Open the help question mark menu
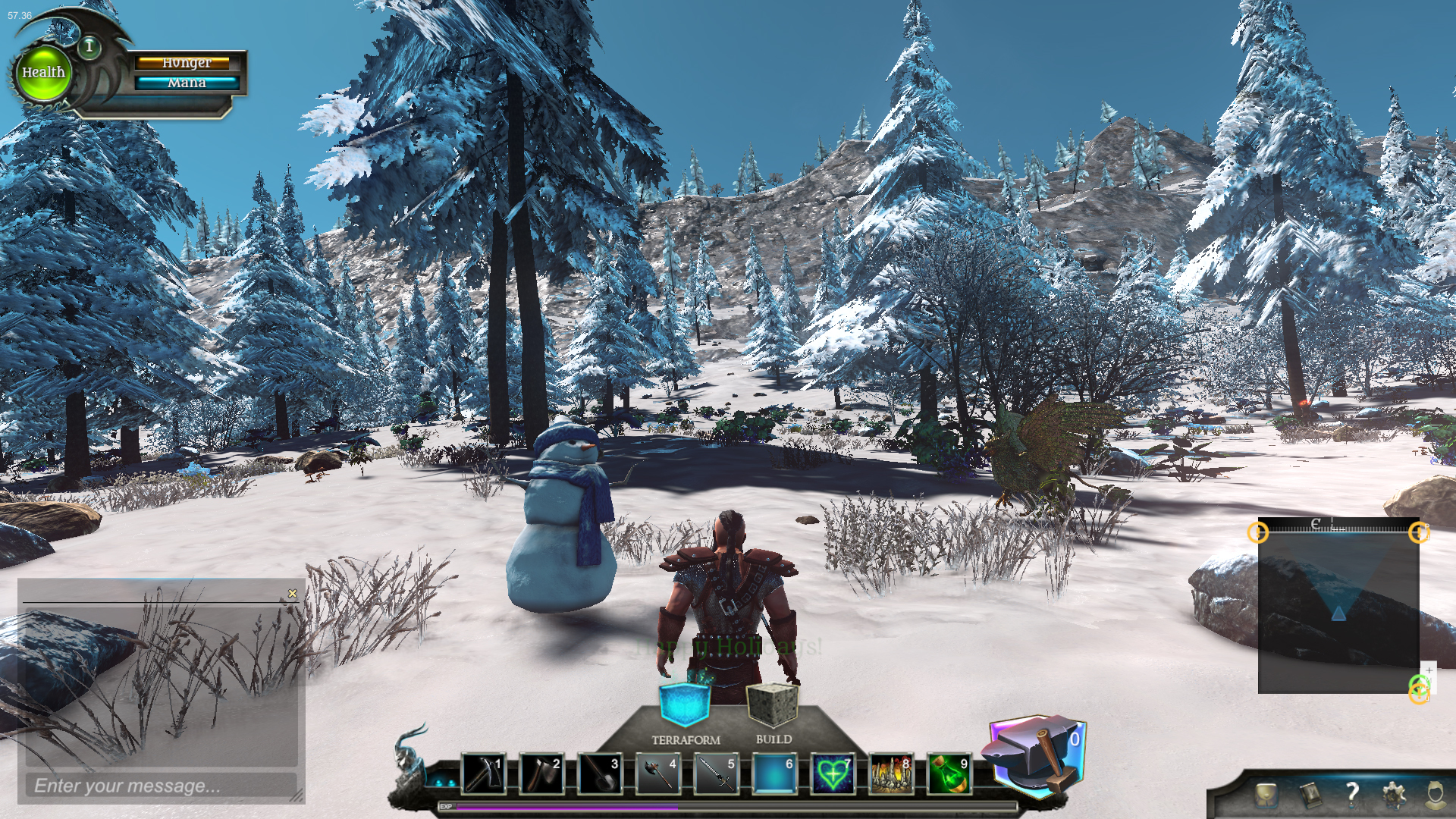The image size is (1456, 819). [1352, 794]
